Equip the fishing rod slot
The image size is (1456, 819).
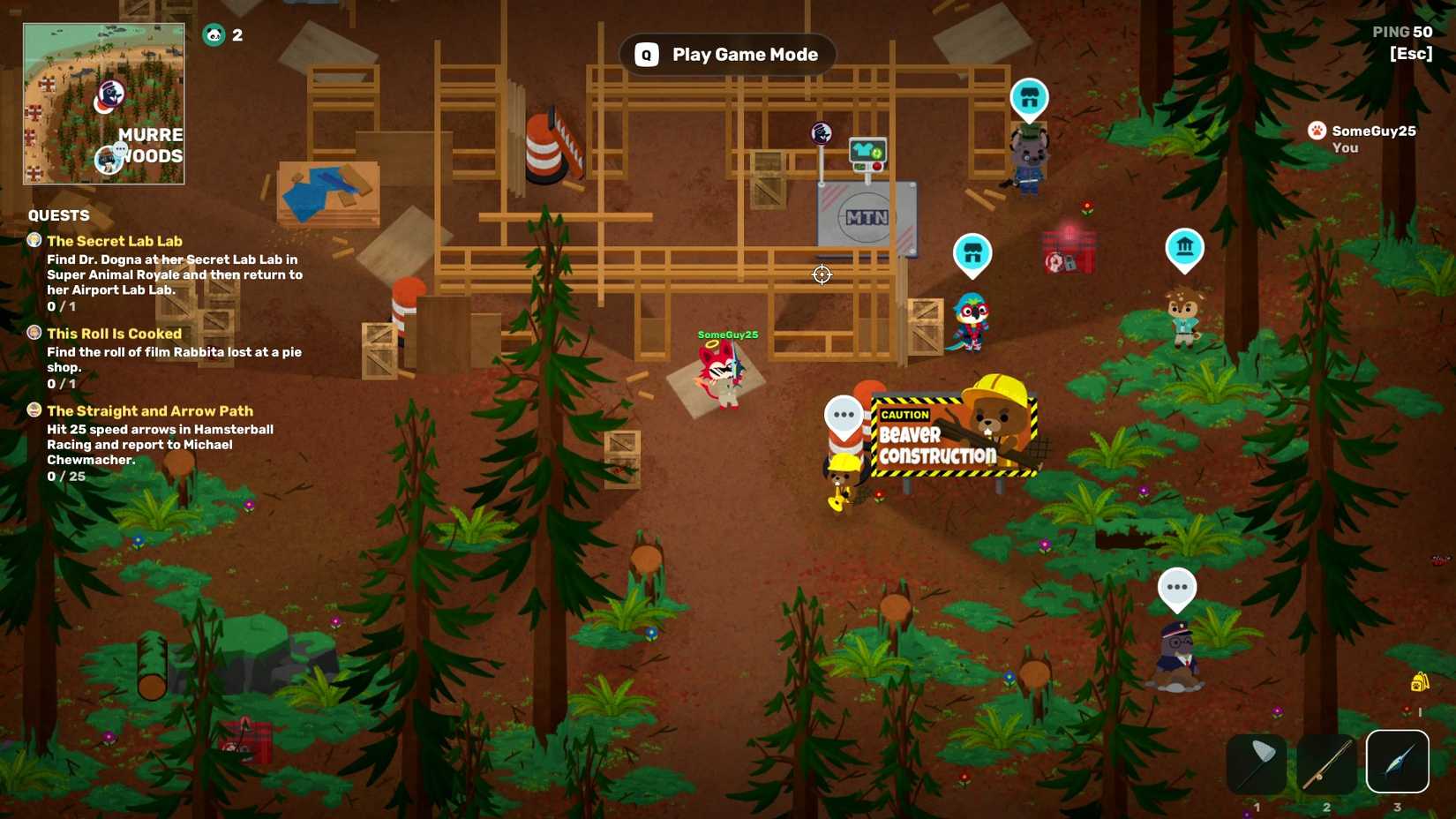tap(1326, 763)
